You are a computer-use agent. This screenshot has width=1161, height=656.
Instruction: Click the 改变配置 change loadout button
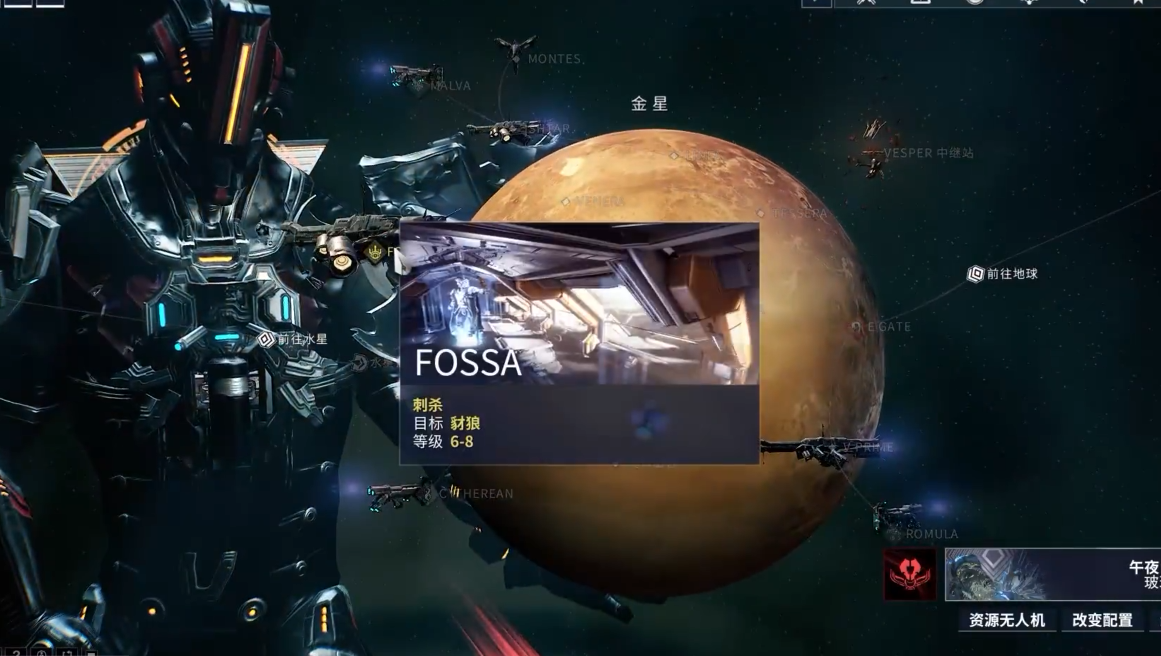pyautogui.click(x=1102, y=620)
